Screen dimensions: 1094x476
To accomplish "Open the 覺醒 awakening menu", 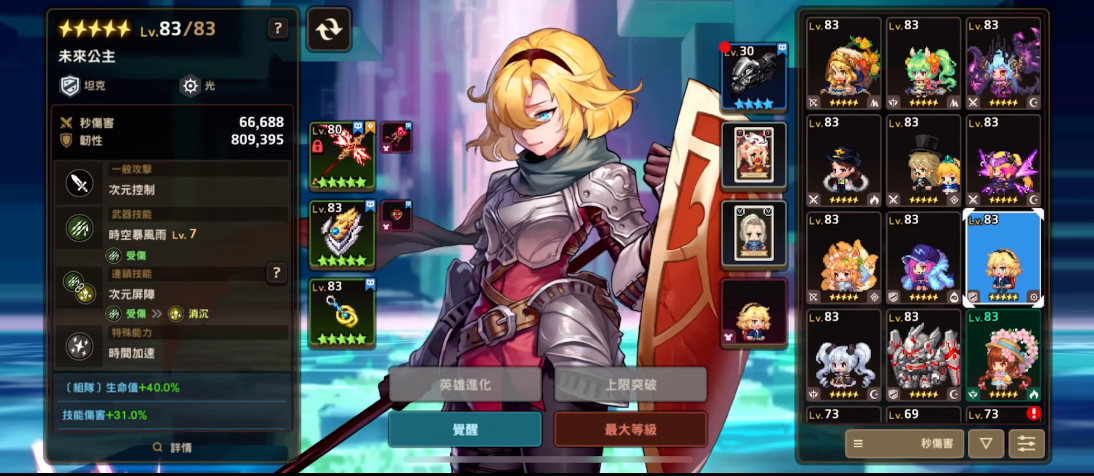I will 465,429.
